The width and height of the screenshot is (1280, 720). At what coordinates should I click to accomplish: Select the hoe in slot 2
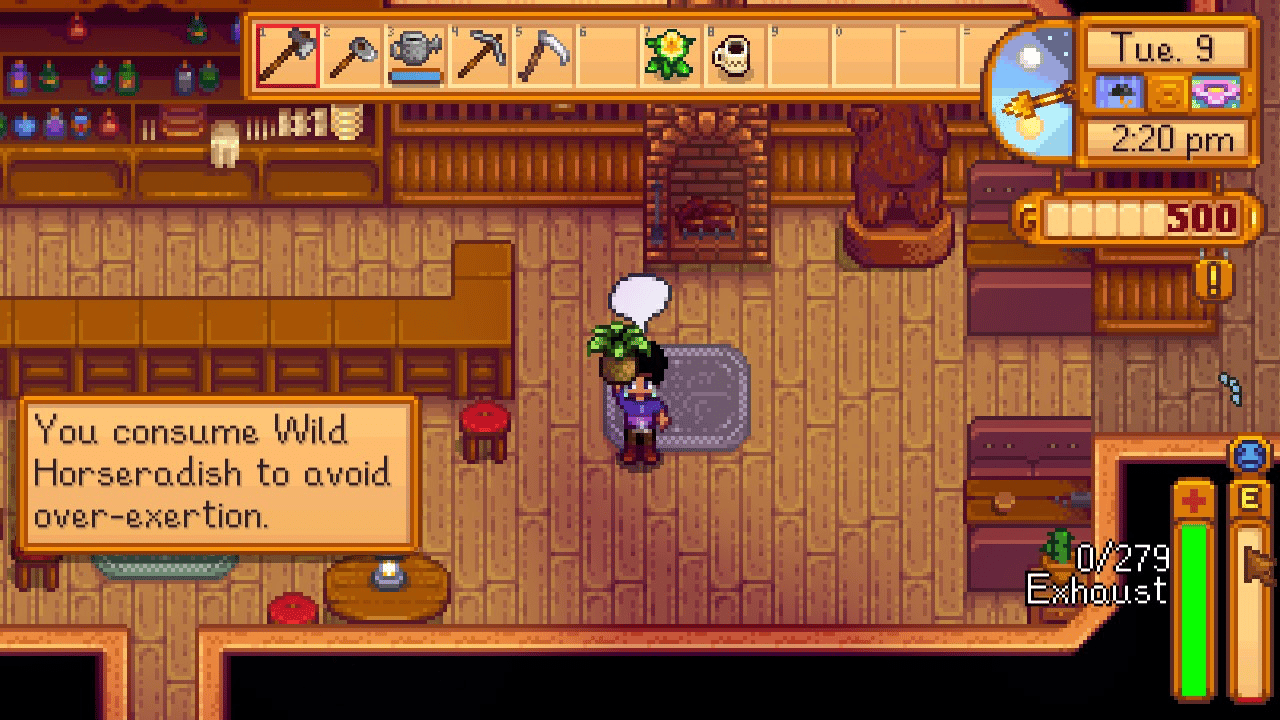[x=351, y=56]
